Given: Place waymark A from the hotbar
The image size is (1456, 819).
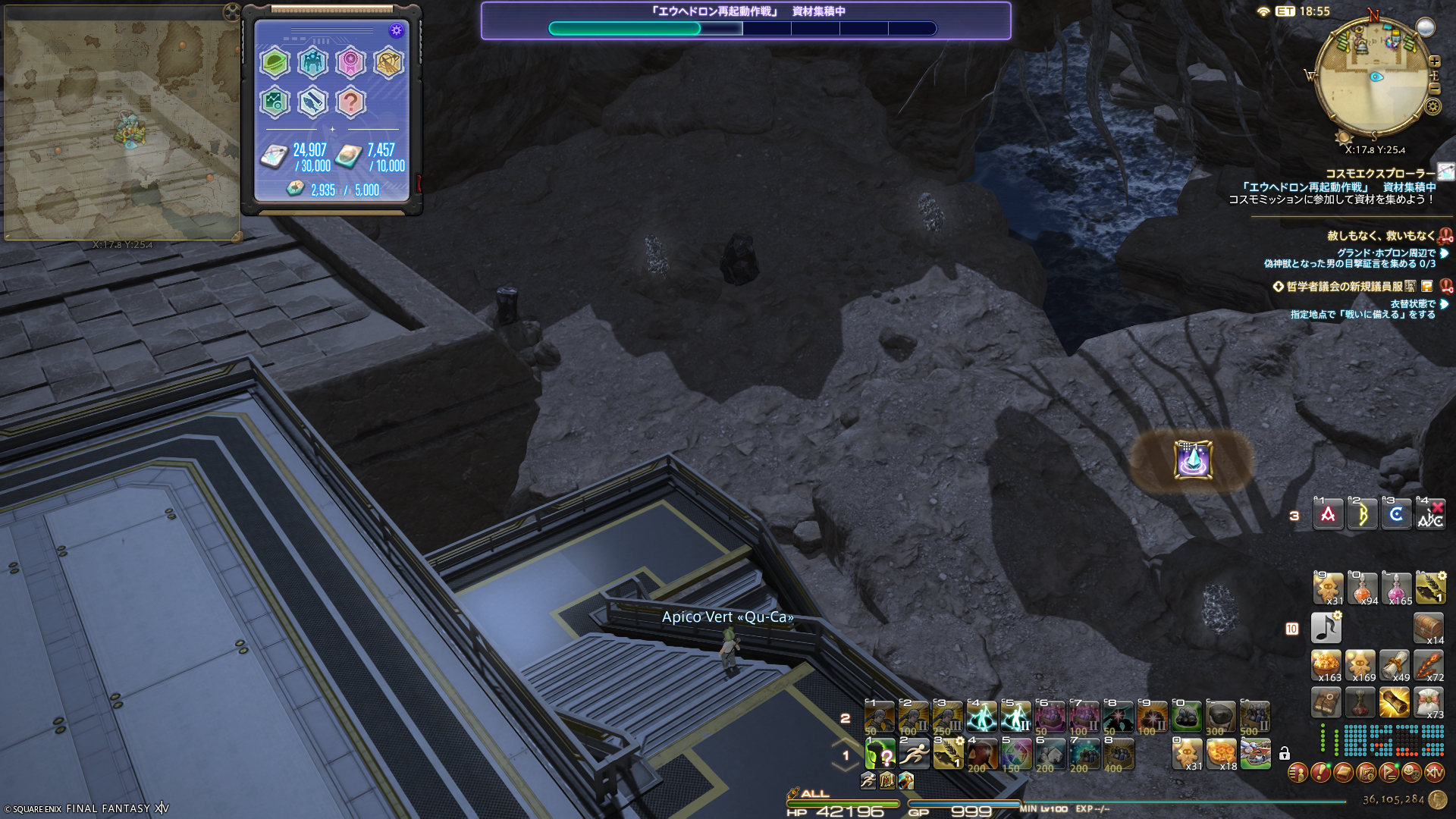Looking at the screenshot, I should coord(1328,515).
